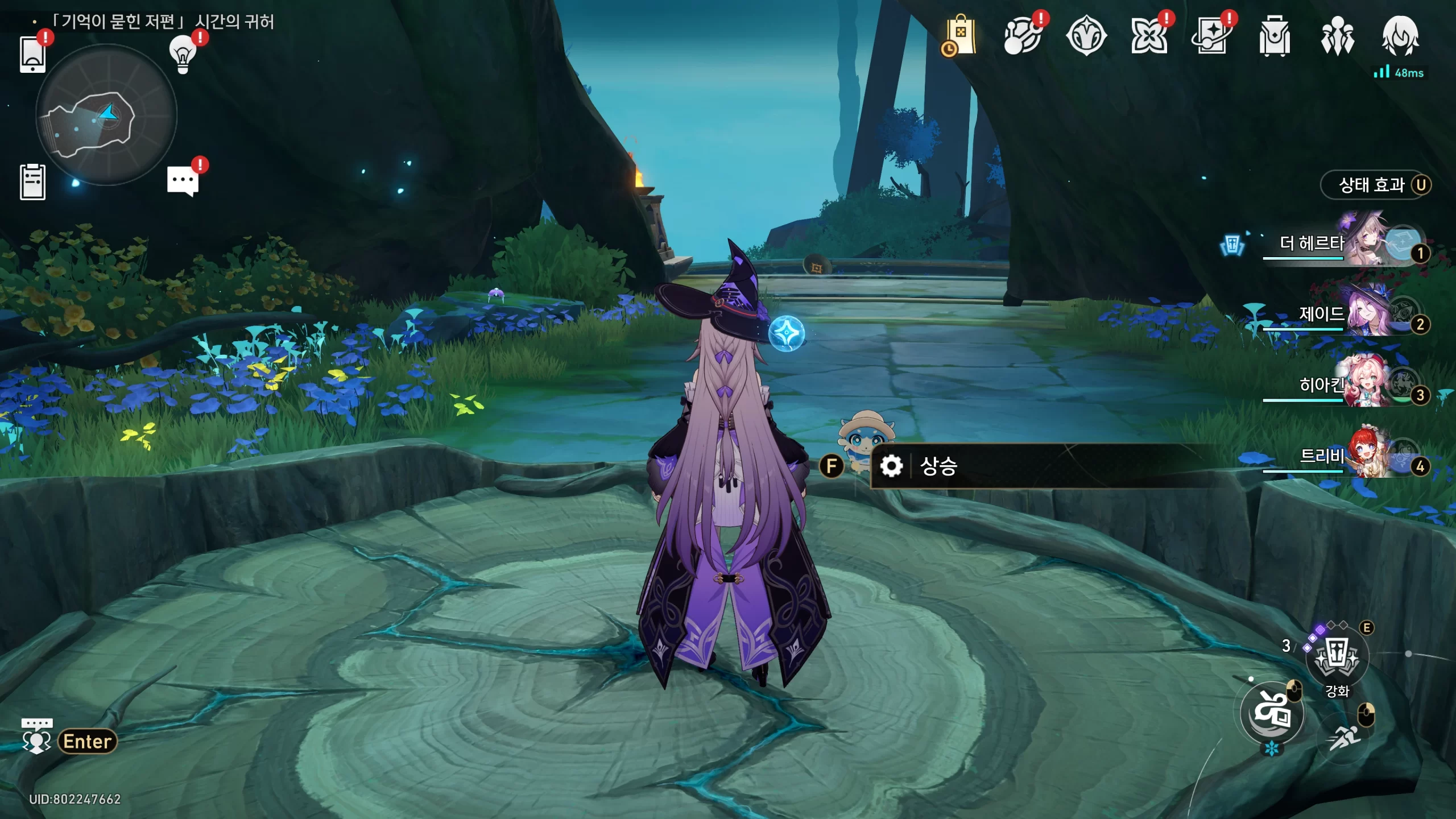Toggle the sprint running icon

1345,737
